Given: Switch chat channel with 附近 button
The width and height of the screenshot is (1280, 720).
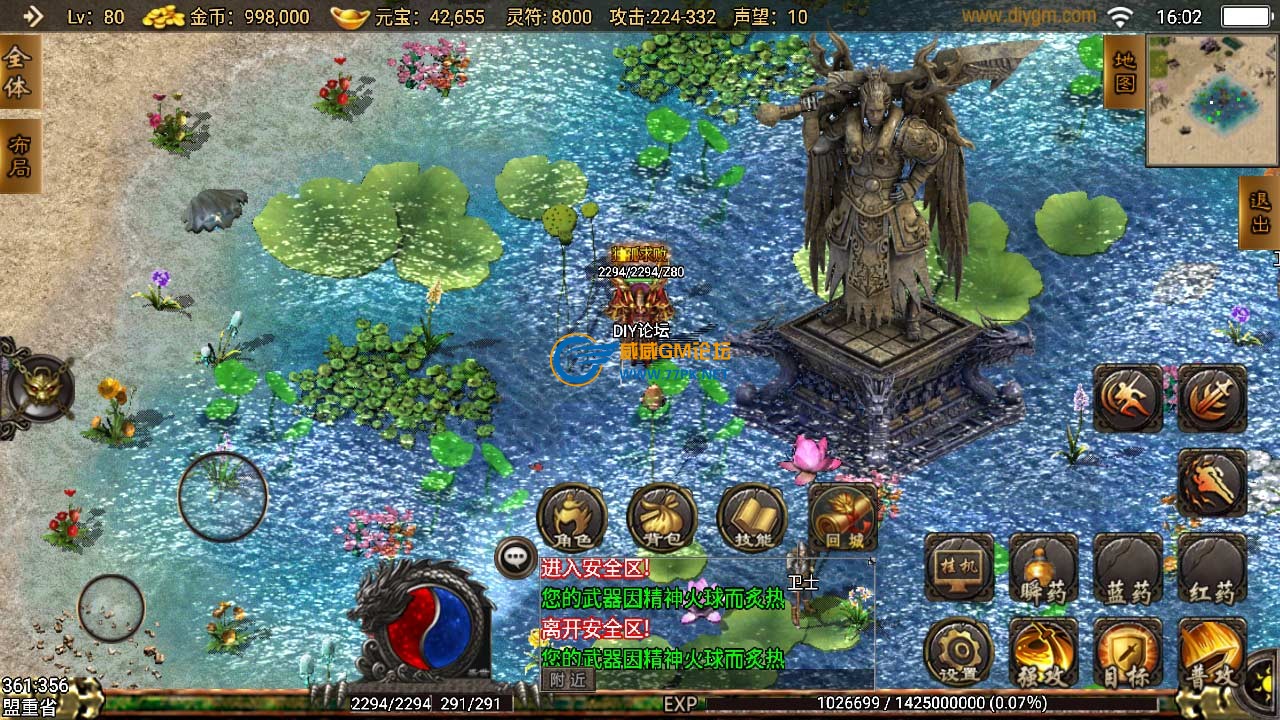Looking at the screenshot, I should (568, 679).
